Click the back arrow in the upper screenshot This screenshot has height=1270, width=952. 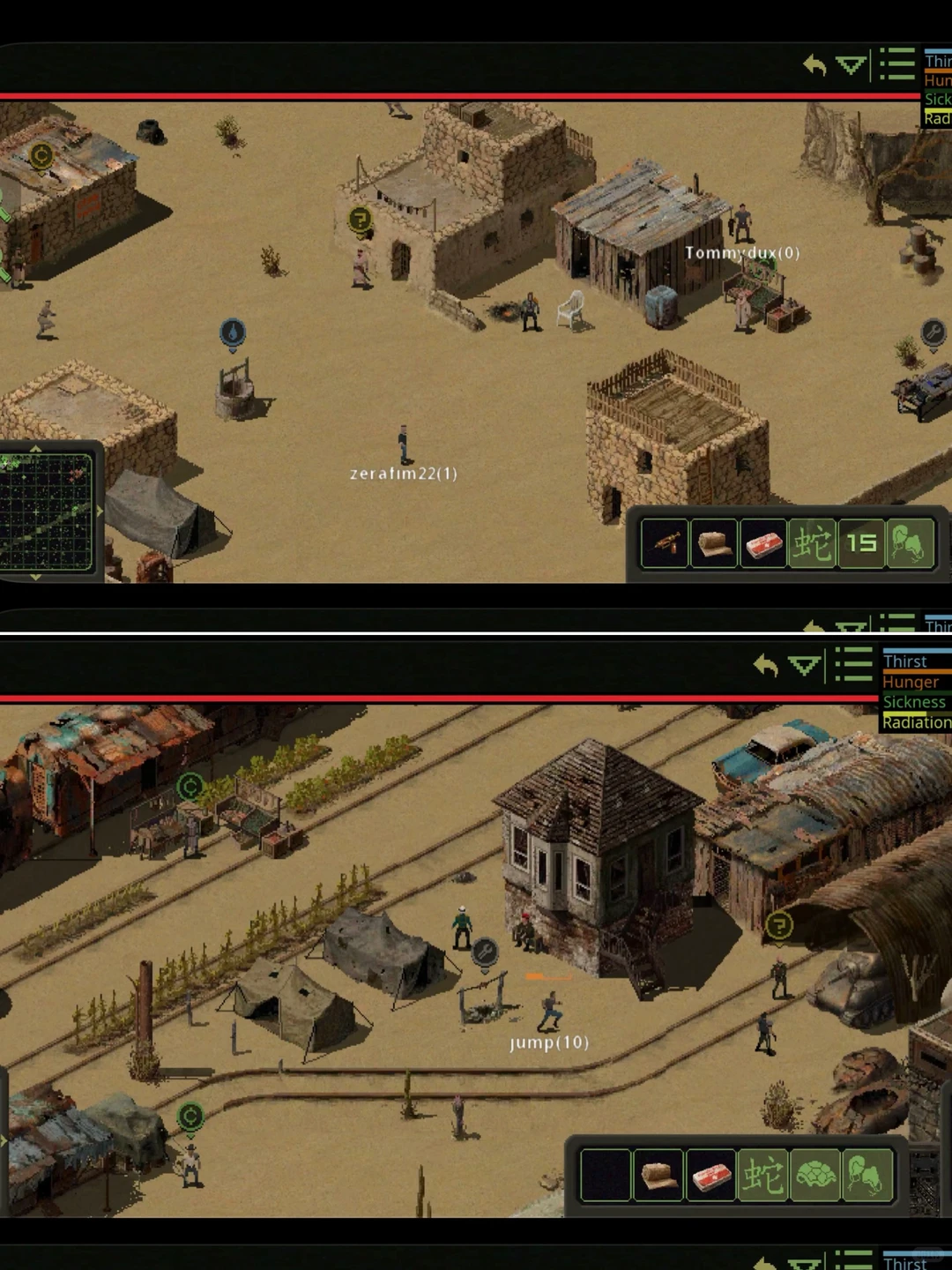[814, 65]
